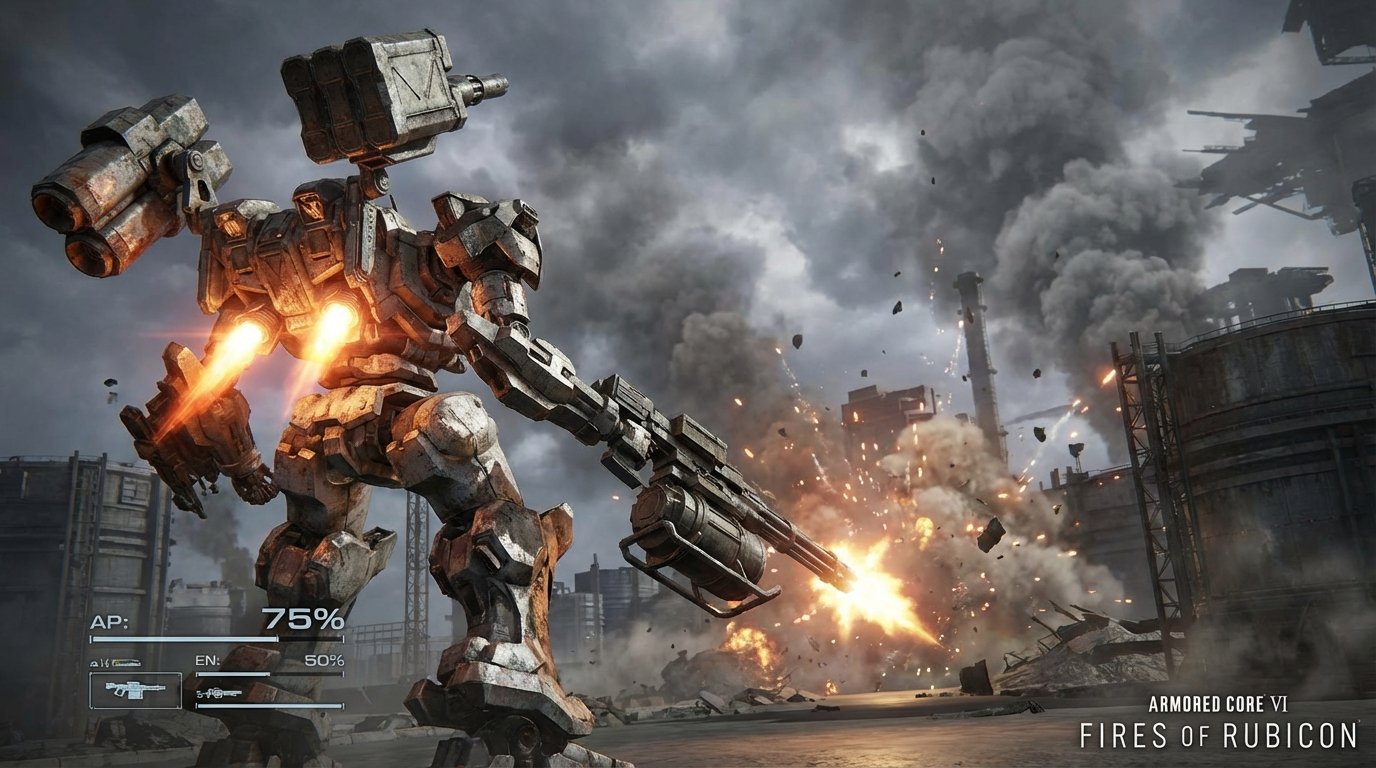1376x768 pixels.
Task: Select the AP: label in the HUD
Action: tap(110, 620)
